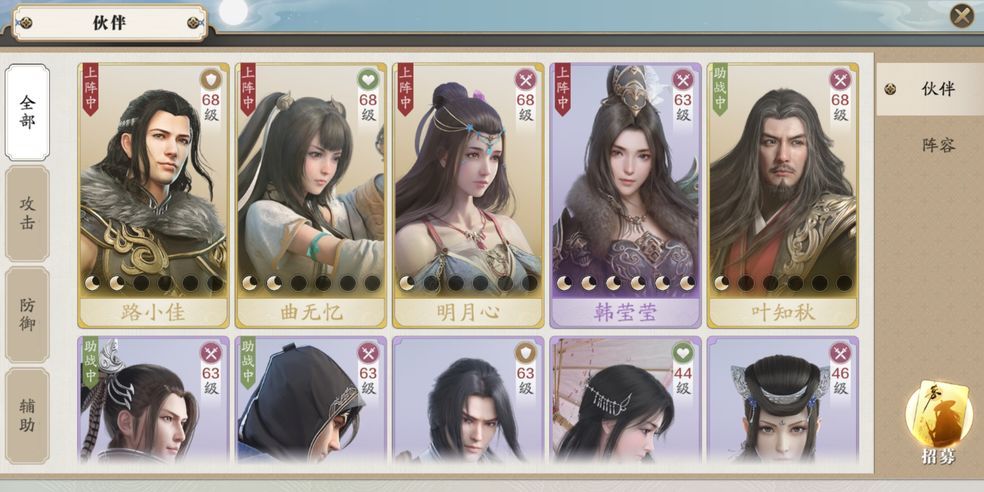Switch to the 阵容 side tab
Viewport: 984px width, 492px height.
tap(937, 145)
